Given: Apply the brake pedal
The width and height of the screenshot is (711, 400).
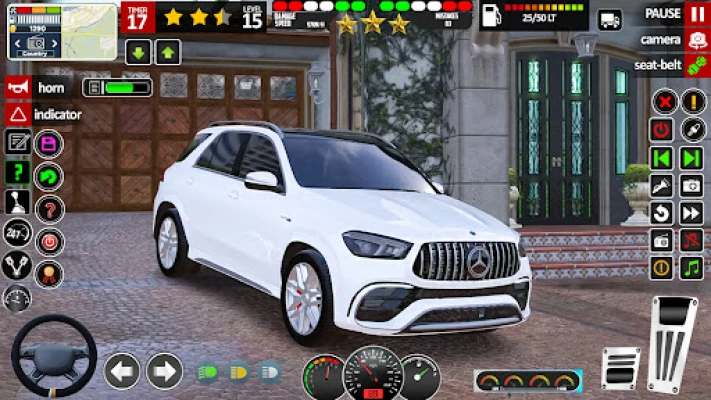Looking at the screenshot, I should coord(620,365).
